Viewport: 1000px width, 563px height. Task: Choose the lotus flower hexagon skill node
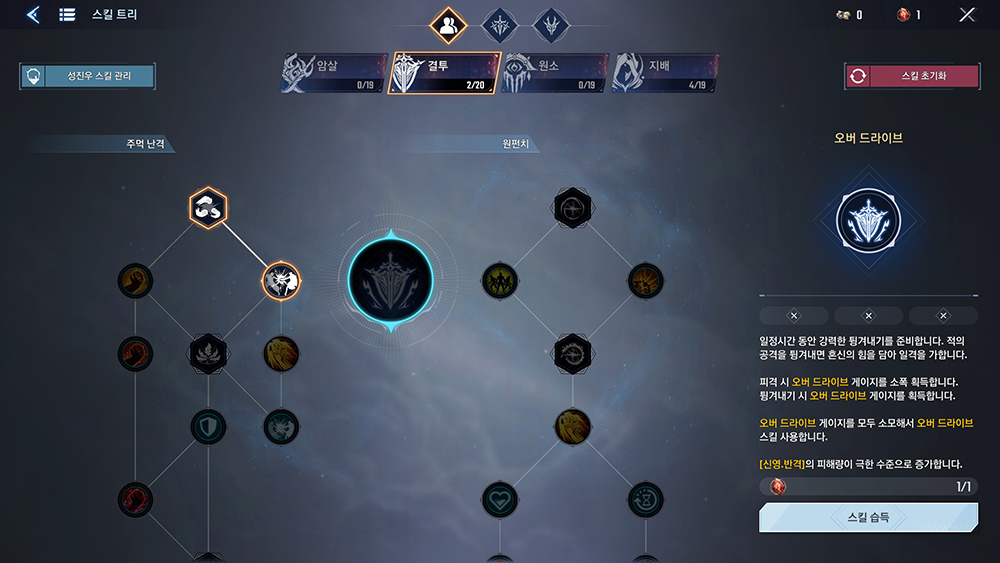pyautogui.click(x=208, y=353)
